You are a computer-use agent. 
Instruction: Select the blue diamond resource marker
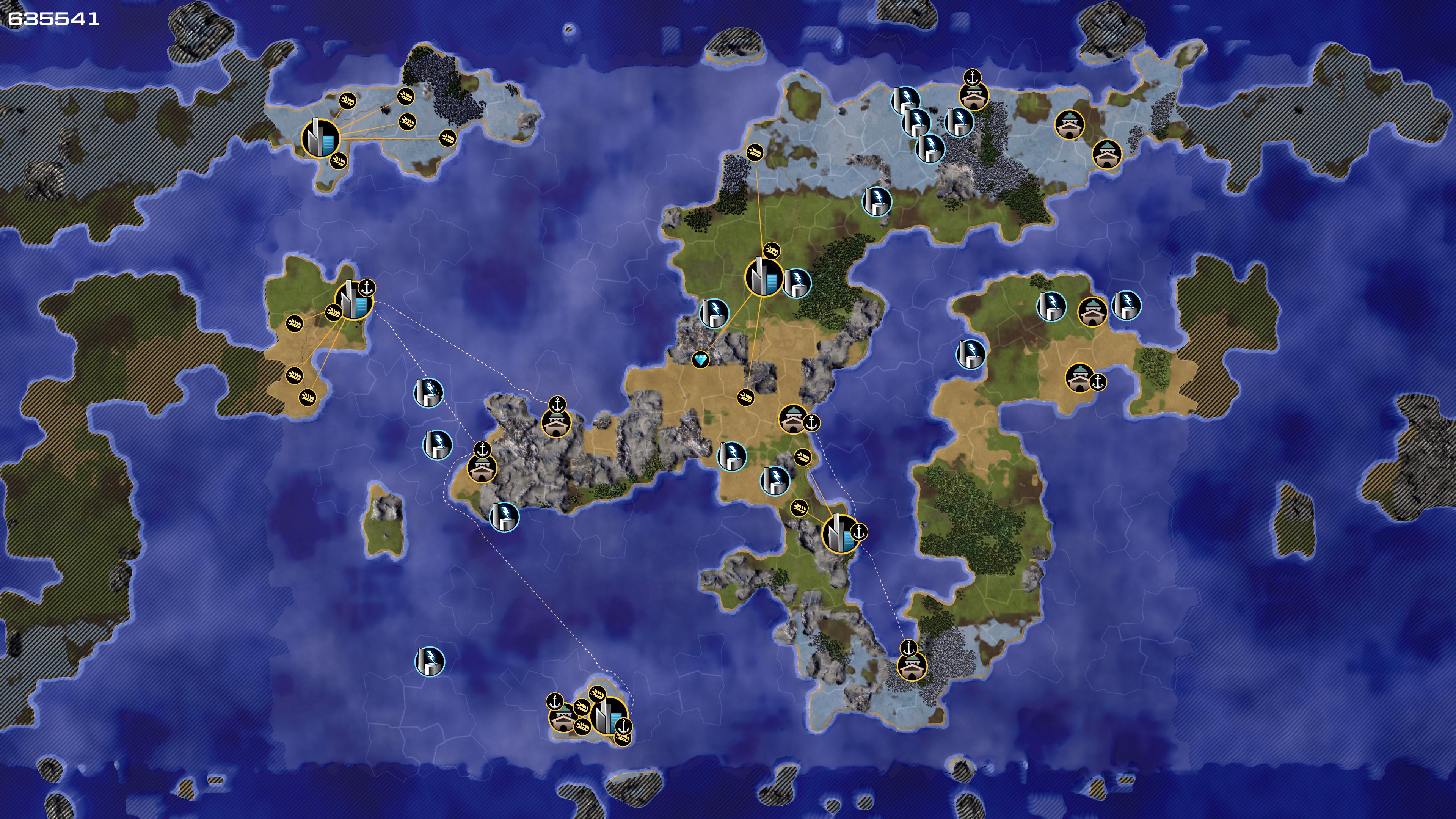pos(700,359)
